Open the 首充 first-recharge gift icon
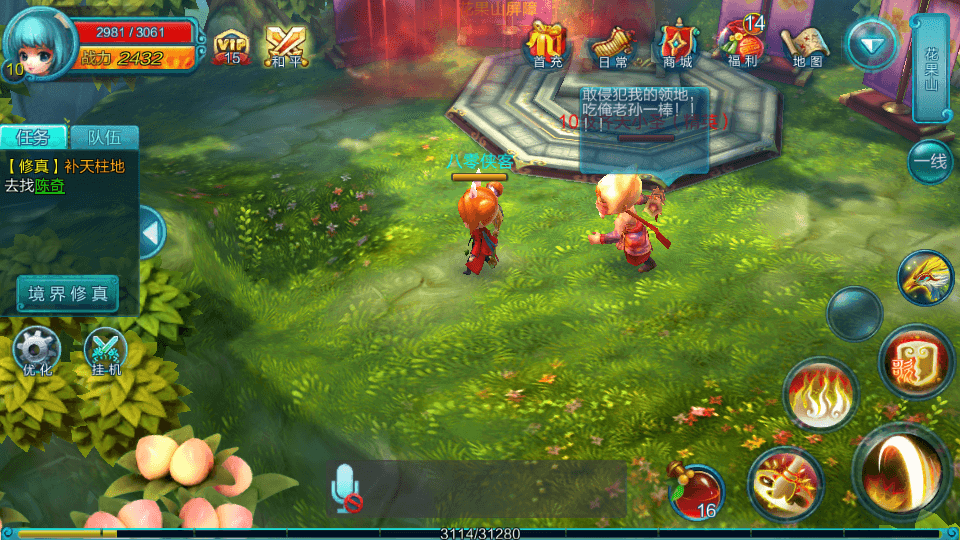 (547, 44)
